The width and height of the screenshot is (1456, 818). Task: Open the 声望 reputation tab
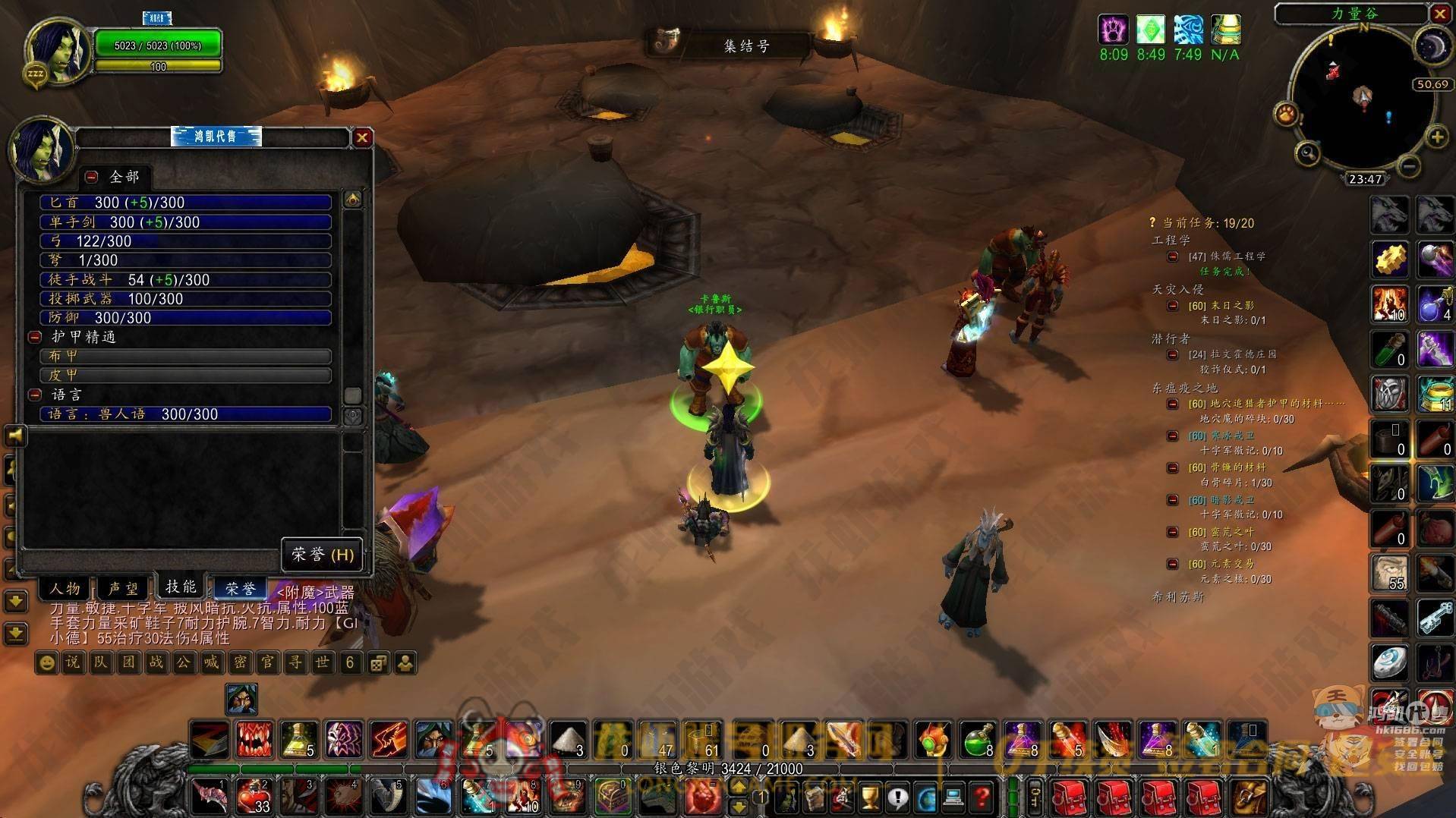click(x=123, y=588)
